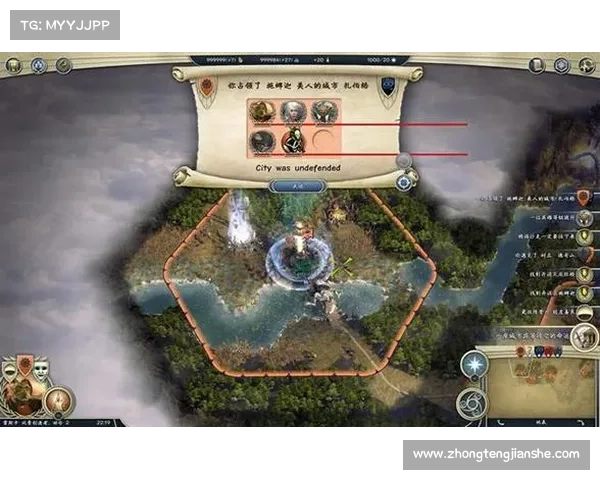Click the far top-right round button
The image size is (600, 480).
588,65
